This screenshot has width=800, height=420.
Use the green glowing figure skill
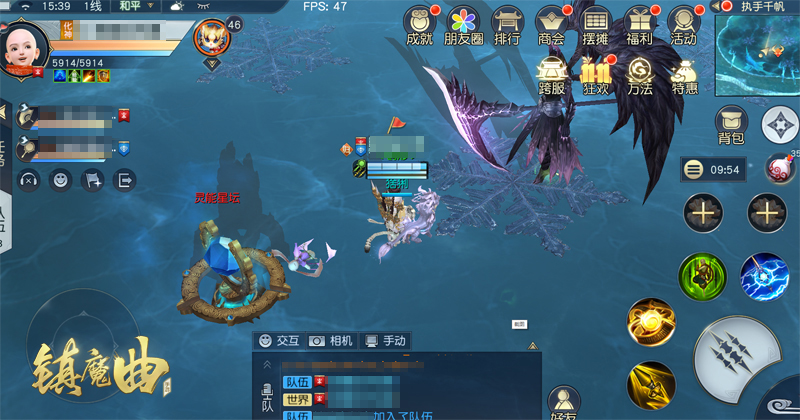(703, 277)
